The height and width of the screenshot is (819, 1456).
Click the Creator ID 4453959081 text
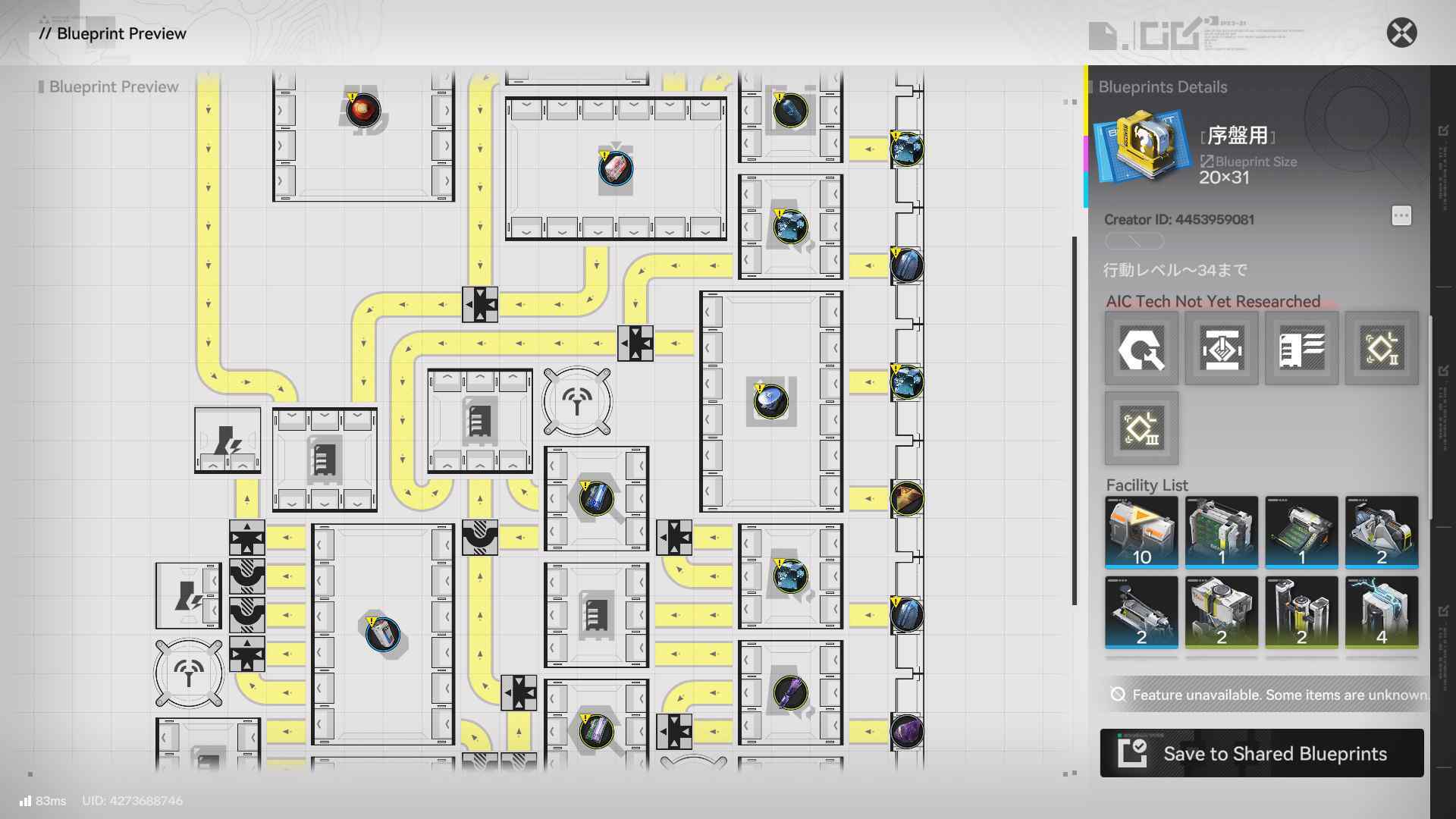pyautogui.click(x=1179, y=220)
